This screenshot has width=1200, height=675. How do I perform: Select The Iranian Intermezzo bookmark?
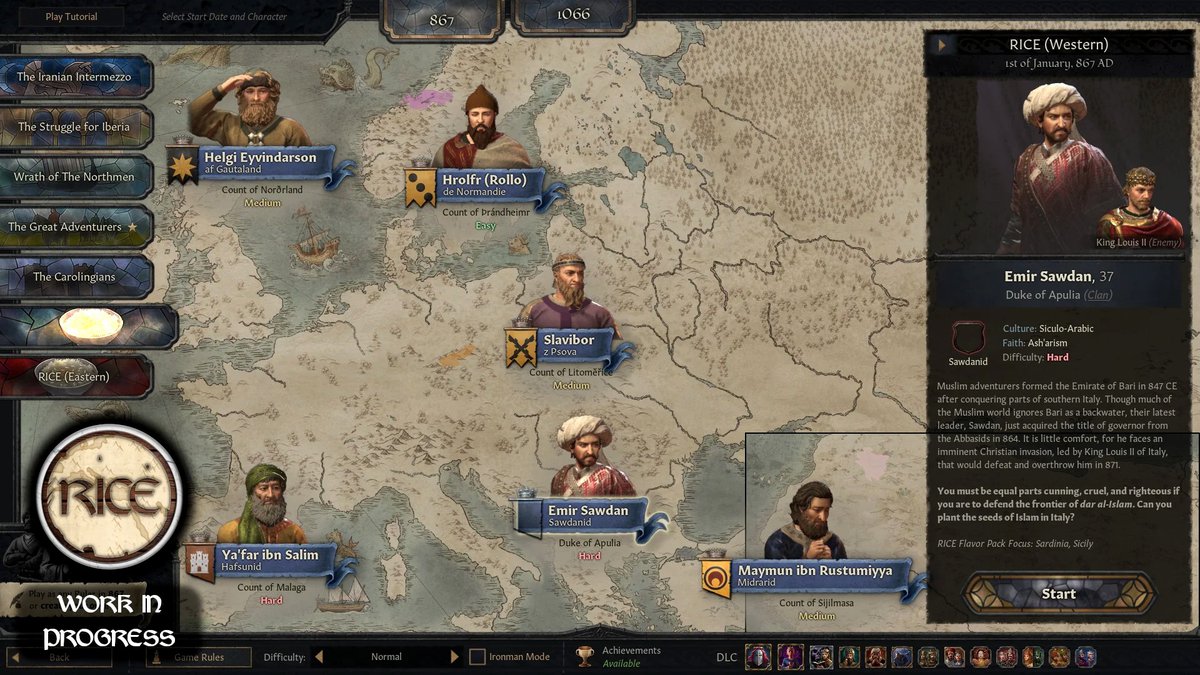[x=79, y=77]
